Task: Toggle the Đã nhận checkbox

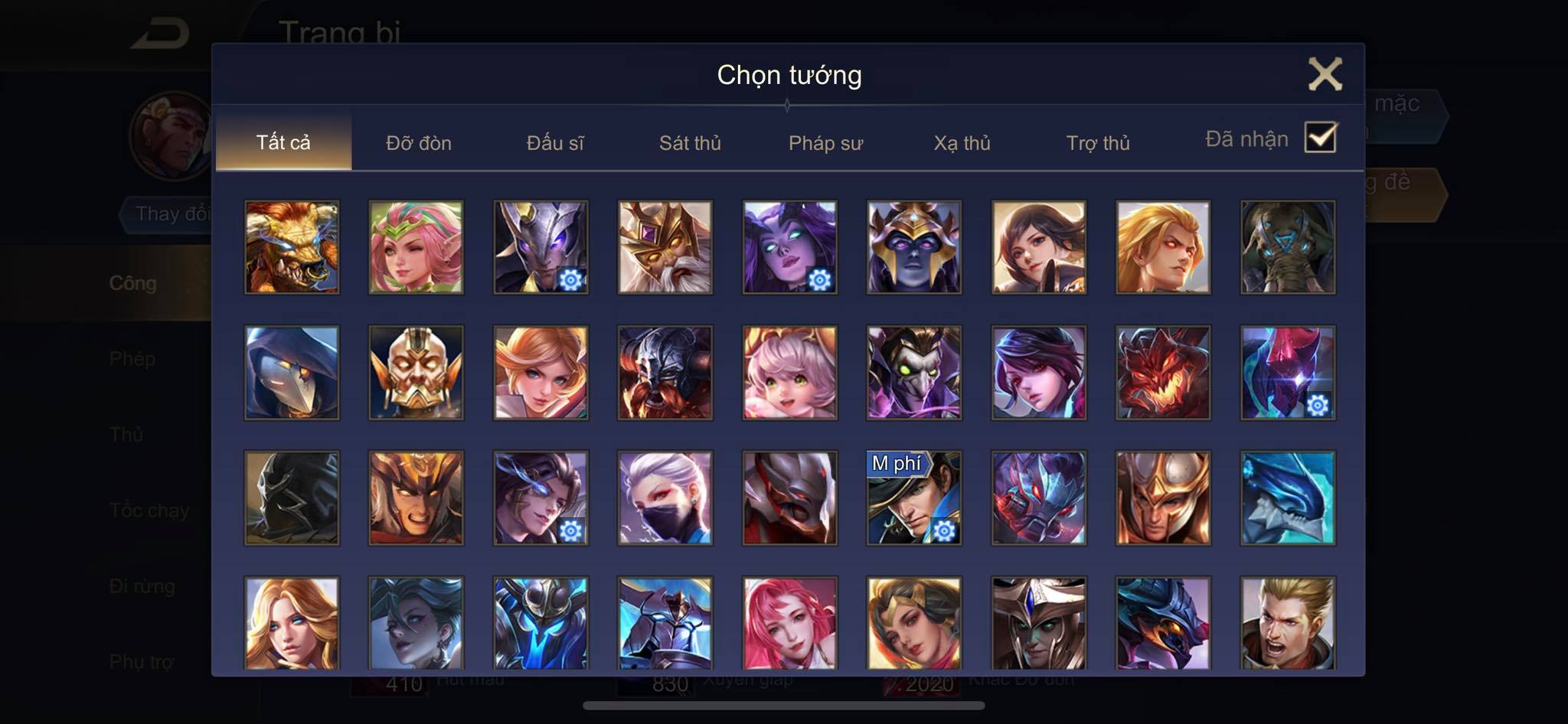Action: (1321, 138)
